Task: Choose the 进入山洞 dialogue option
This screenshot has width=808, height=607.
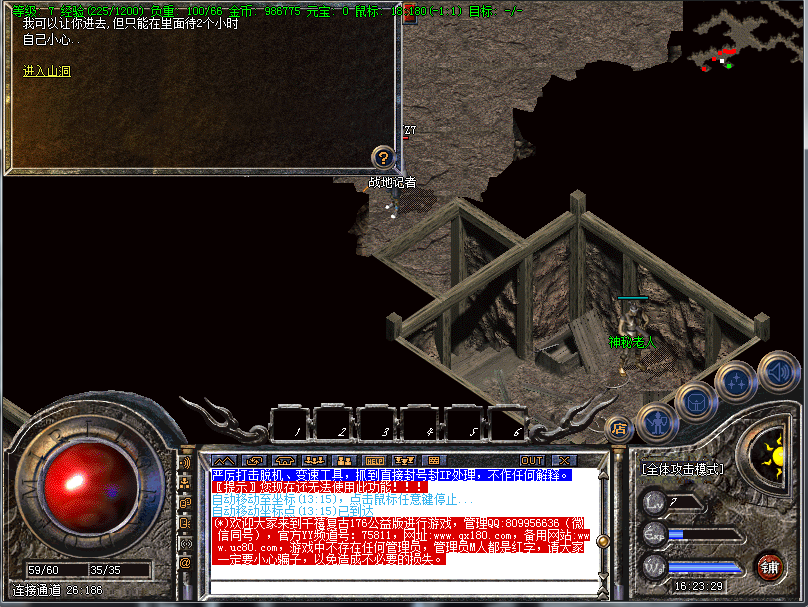Action: pos(47,72)
